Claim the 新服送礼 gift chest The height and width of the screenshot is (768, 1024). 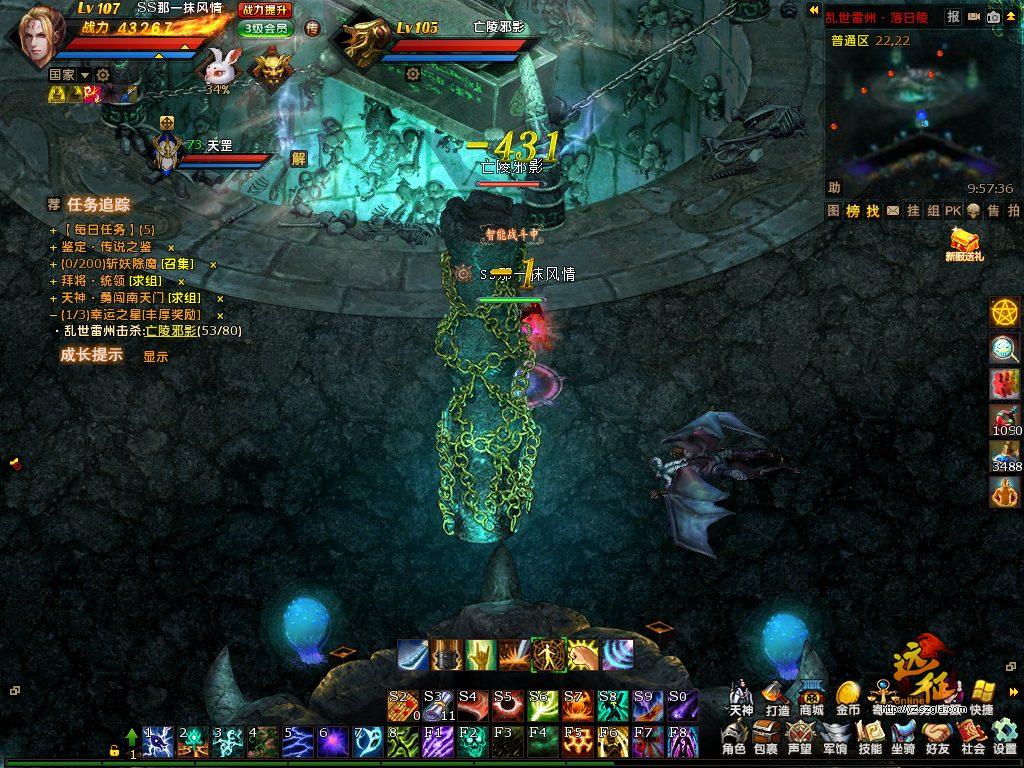click(x=964, y=242)
